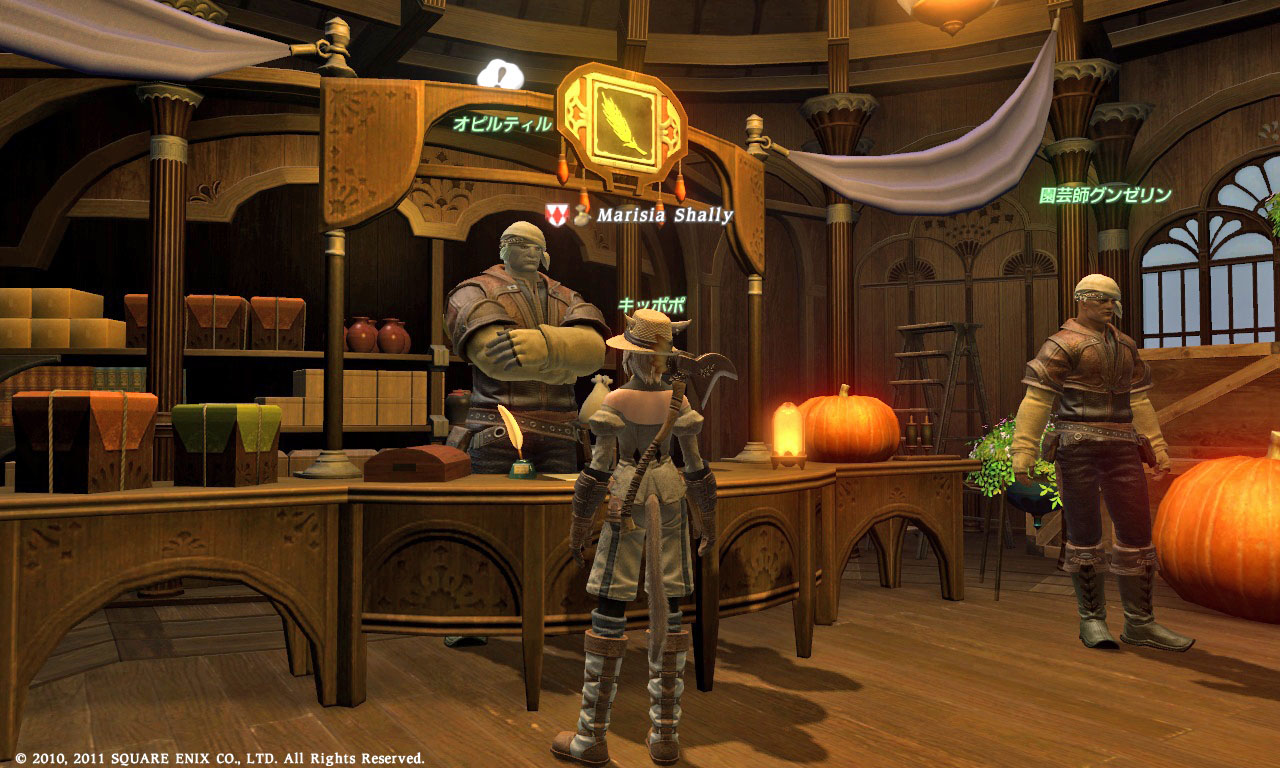
Task: Click the white speech bubble marker above オピルティル
Action: coord(500,75)
